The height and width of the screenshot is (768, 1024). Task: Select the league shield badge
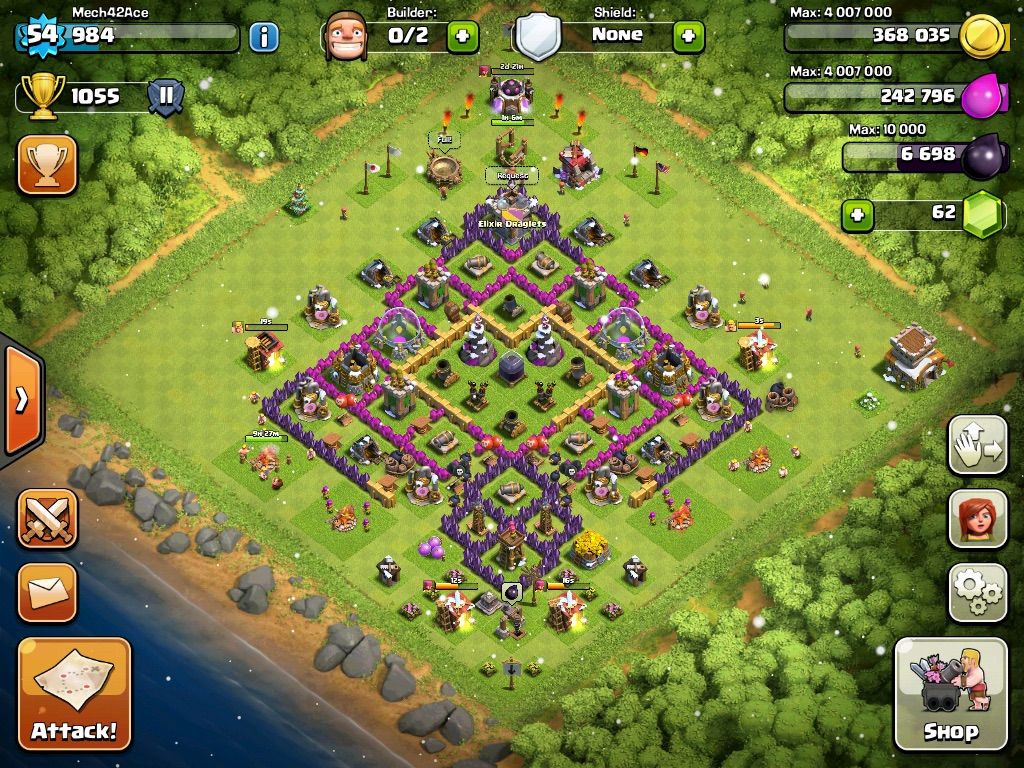pos(166,97)
